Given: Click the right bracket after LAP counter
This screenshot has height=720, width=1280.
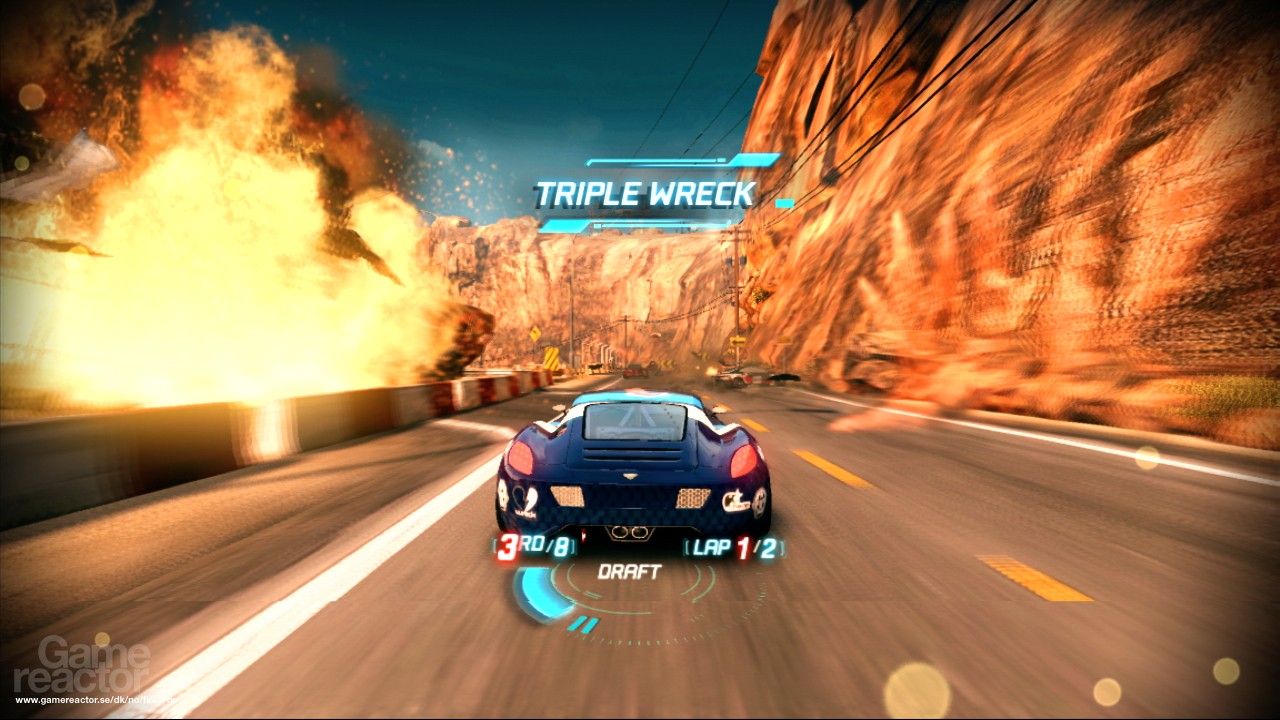Looking at the screenshot, I should point(781,549).
